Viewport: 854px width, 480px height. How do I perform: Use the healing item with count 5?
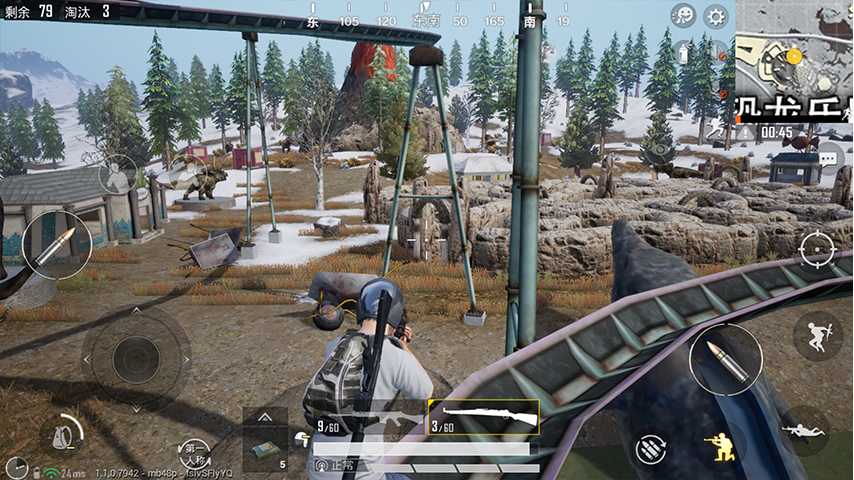coord(265,448)
